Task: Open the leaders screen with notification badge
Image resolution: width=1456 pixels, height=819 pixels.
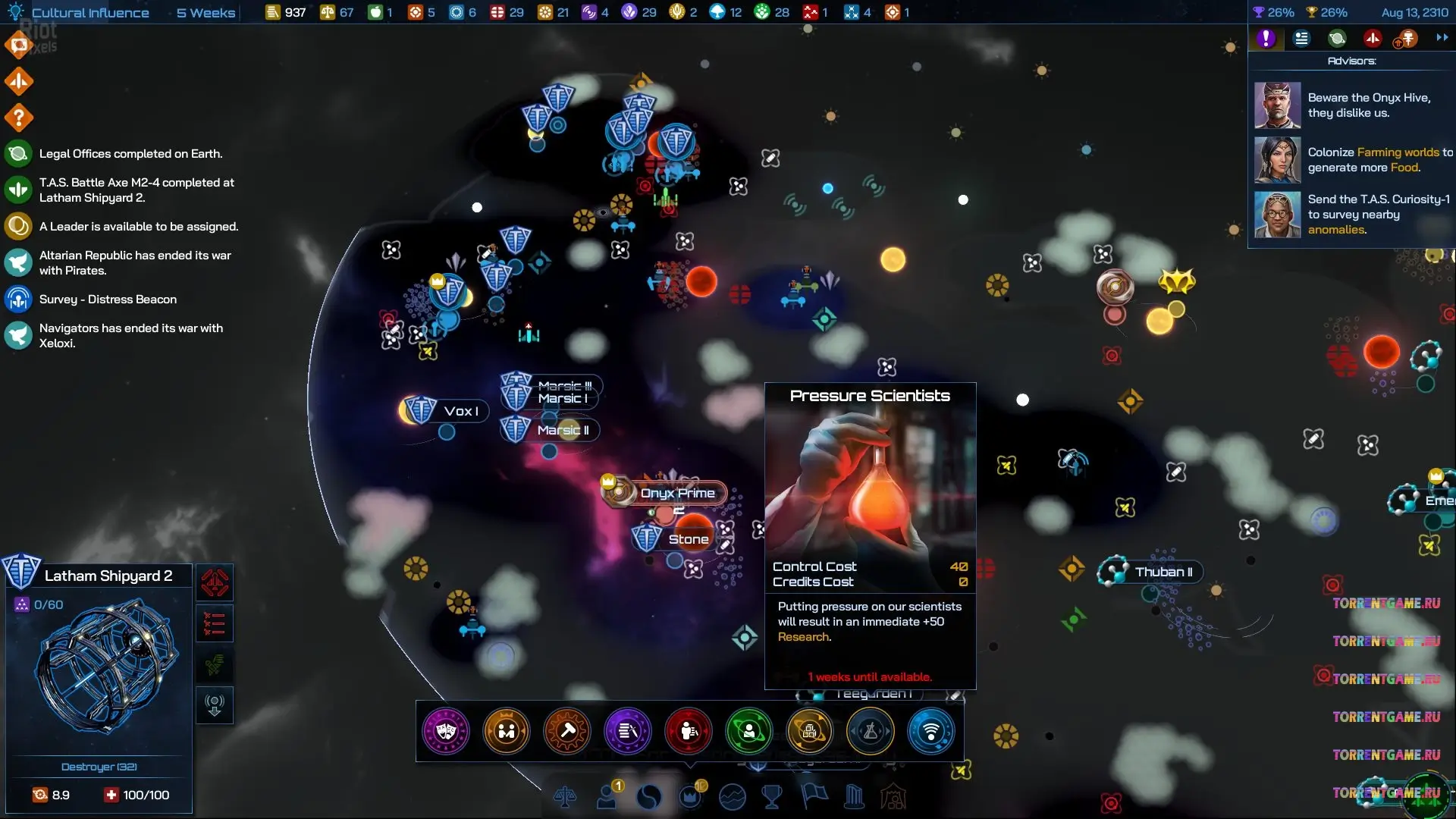Action: tap(608, 797)
